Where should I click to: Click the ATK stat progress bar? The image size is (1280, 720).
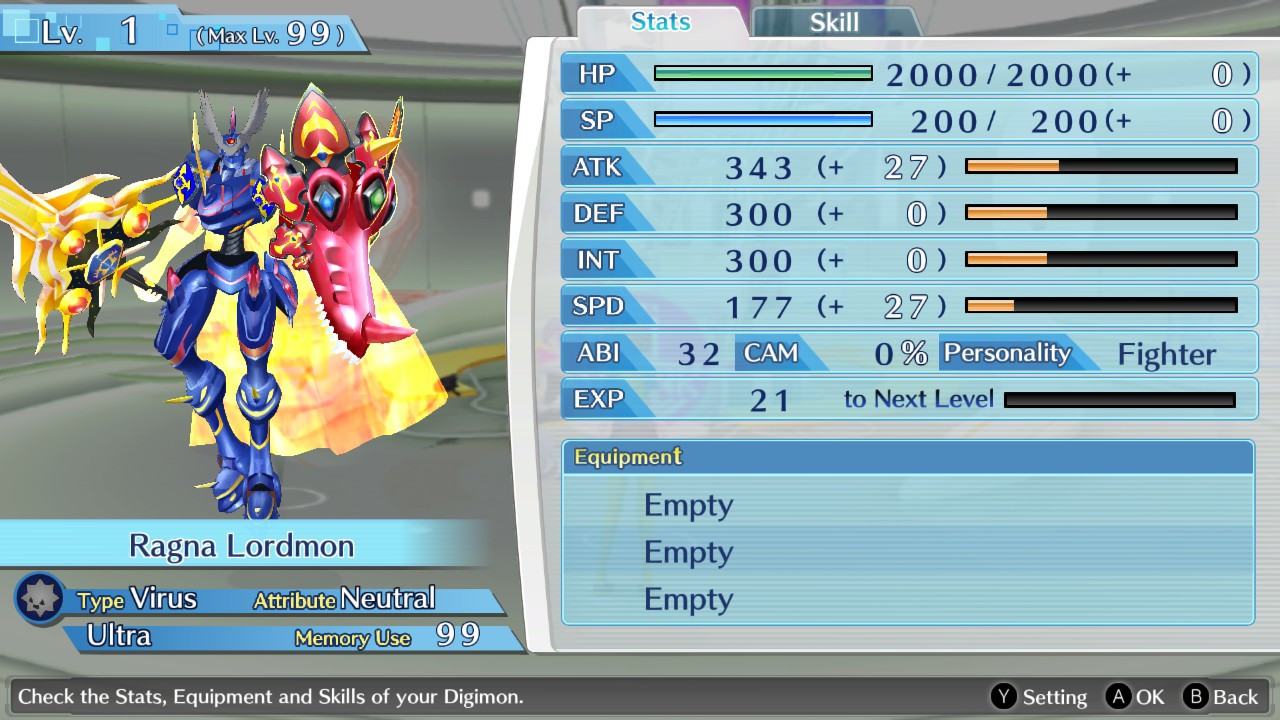point(1100,167)
